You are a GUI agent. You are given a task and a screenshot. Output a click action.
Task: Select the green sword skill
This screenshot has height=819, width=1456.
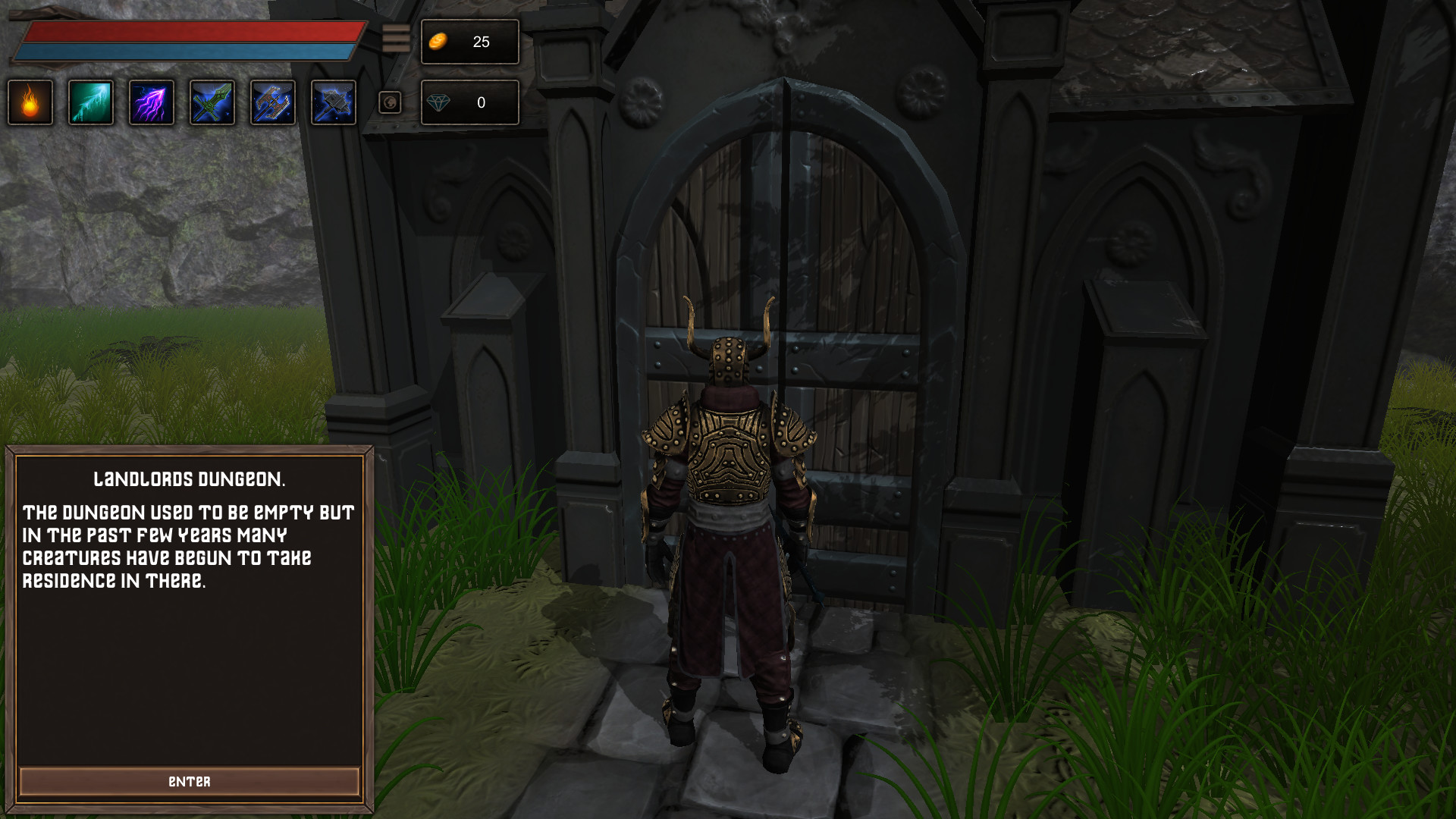tap(212, 102)
